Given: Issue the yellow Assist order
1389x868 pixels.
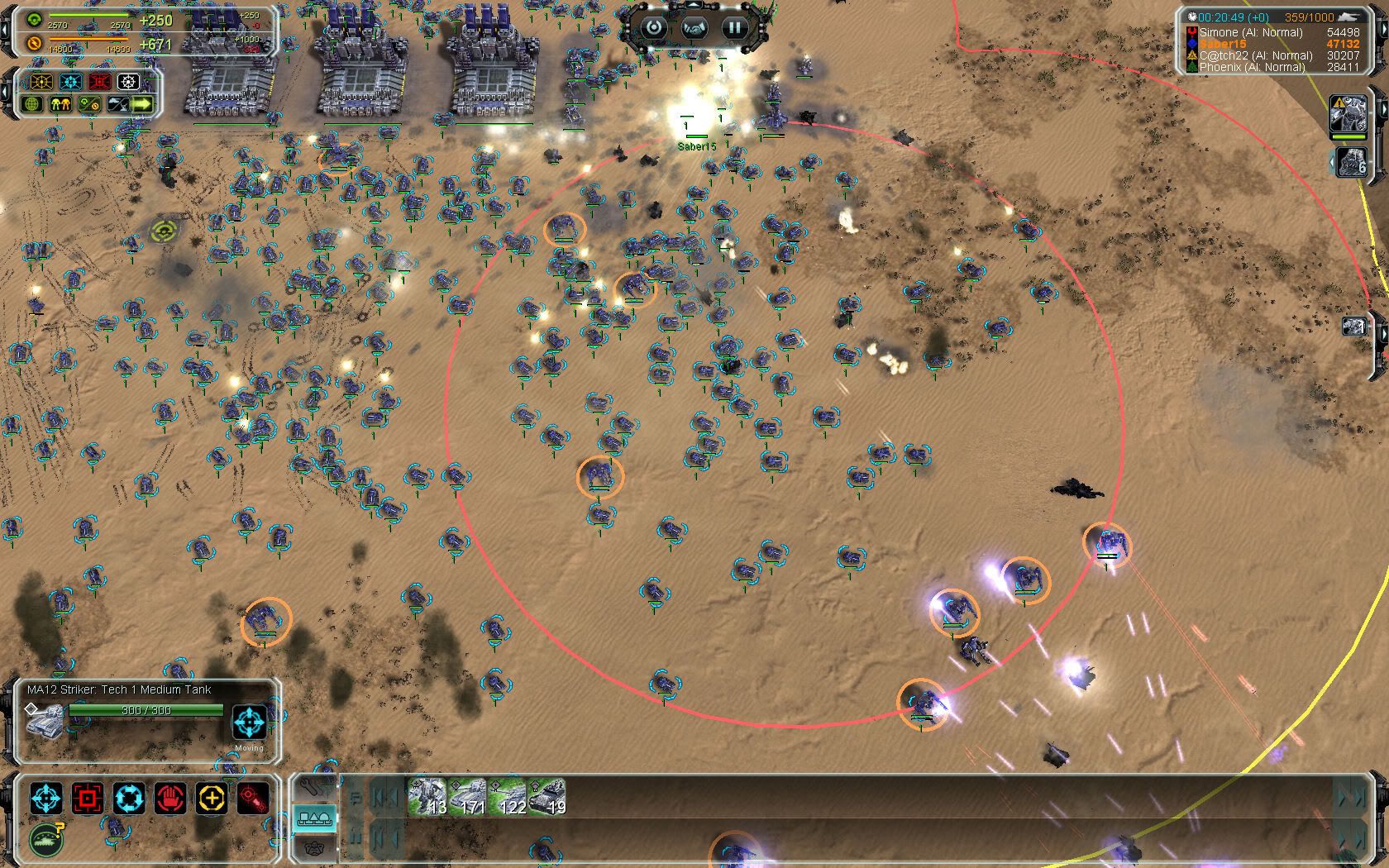Looking at the screenshot, I should point(212,799).
